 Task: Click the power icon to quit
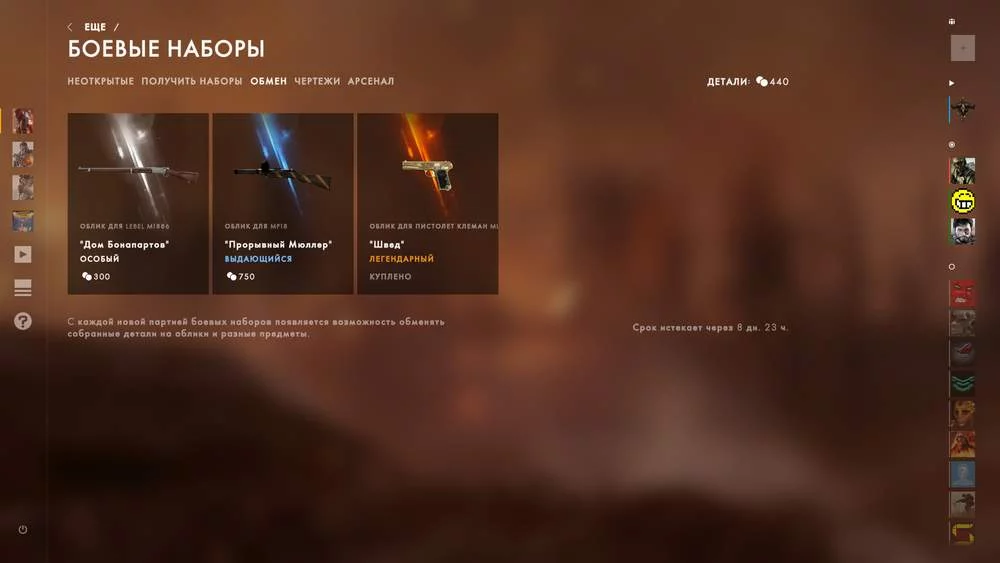click(23, 530)
